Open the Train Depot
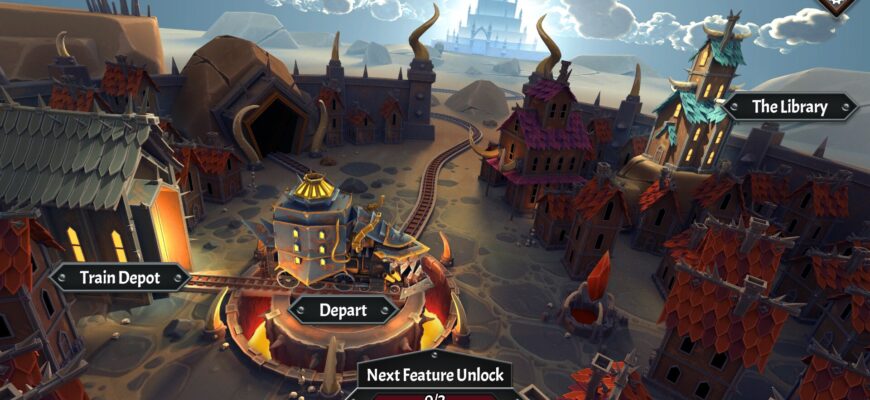The width and height of the screenshot is (870, 400). [x=120, y=278]
